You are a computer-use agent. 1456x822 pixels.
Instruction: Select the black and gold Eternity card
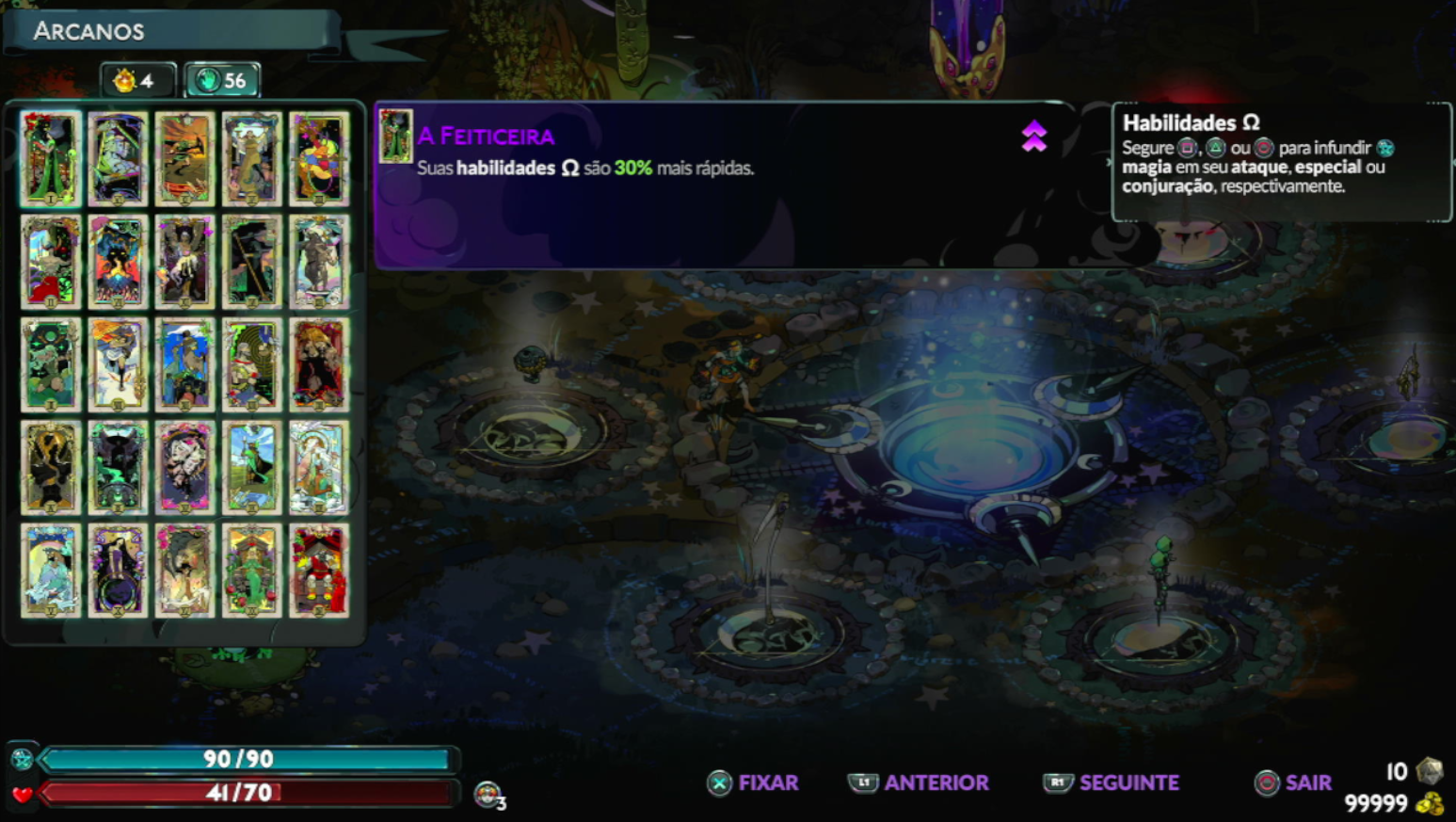coord(51,468)
